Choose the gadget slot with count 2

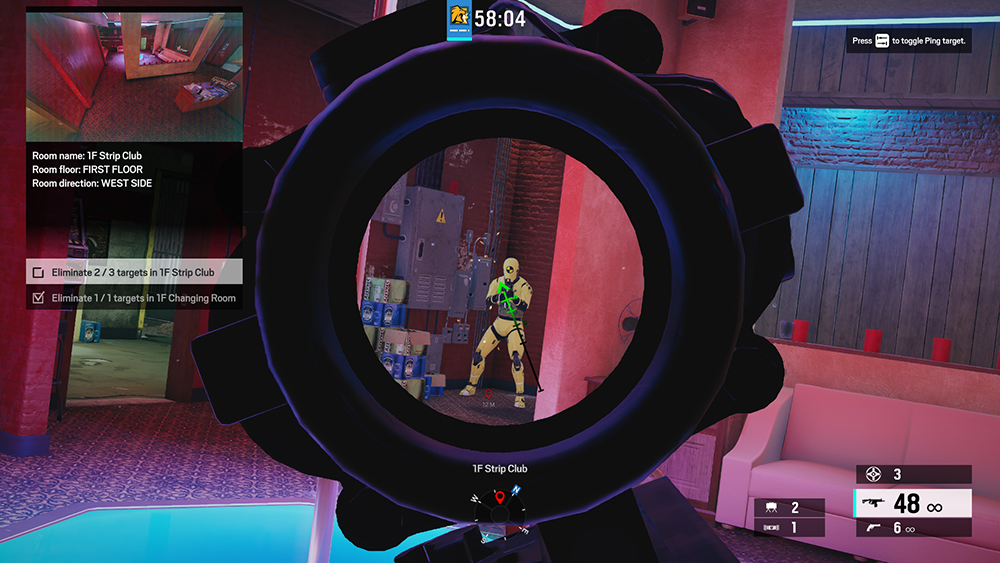790,508
